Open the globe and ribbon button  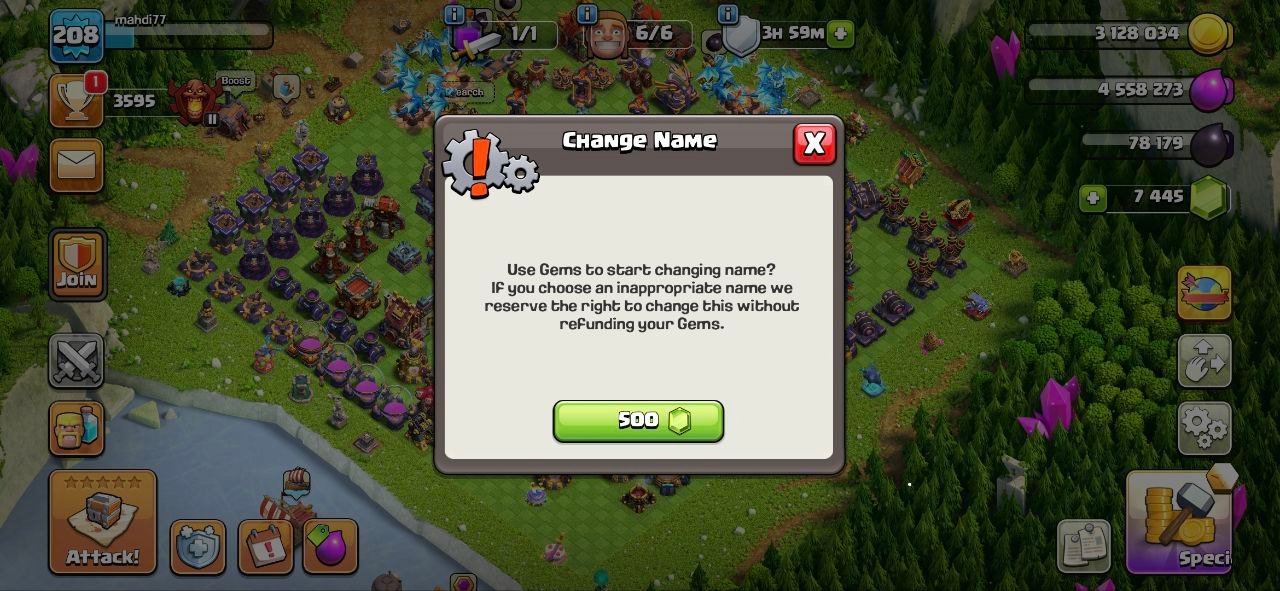coord(1204,293)
